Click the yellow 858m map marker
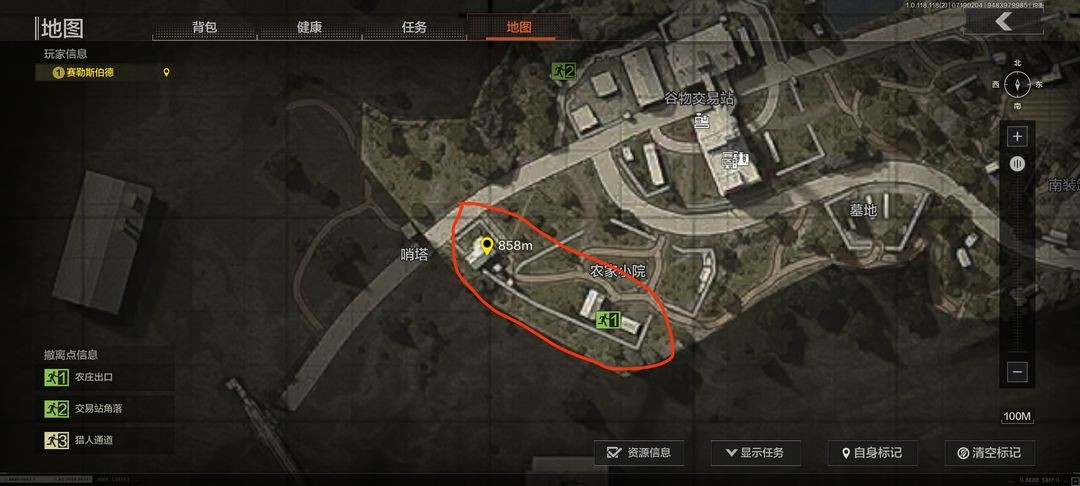Viewport: 1080px width, 486px height. pos(487,245)
